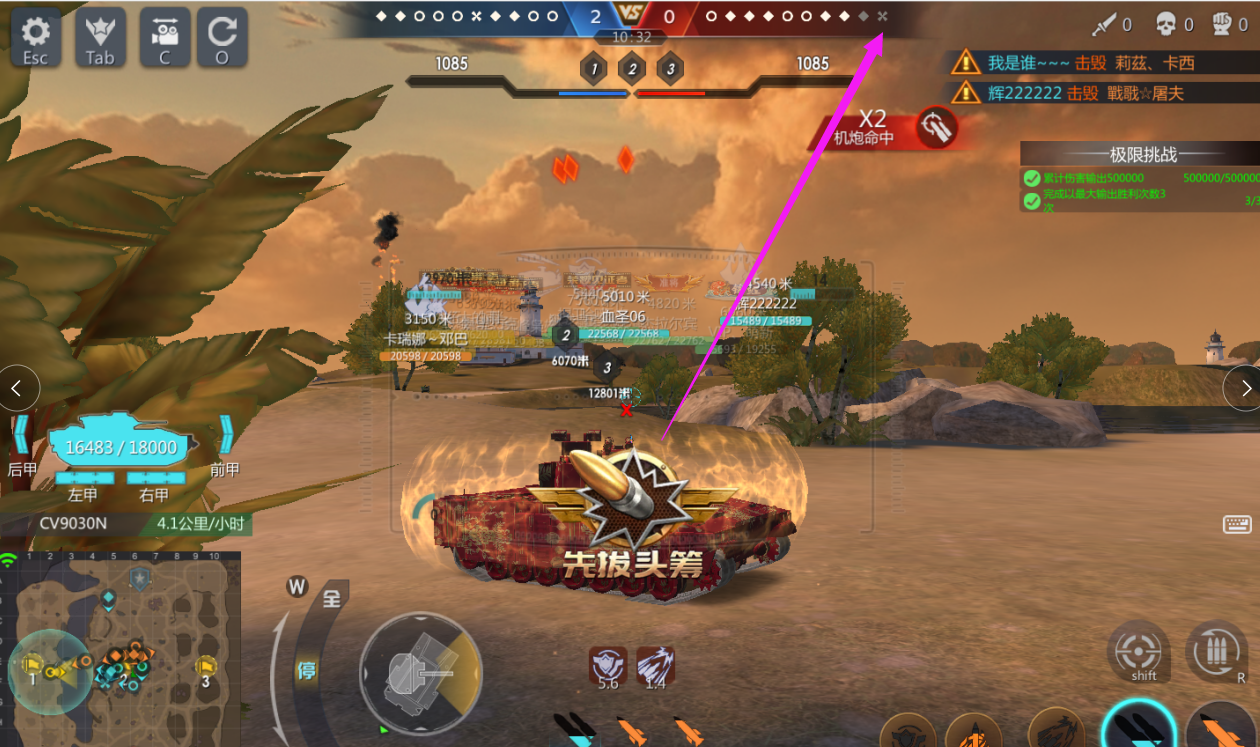Click the close X at scoreboard end
1260x747 pixels.
click(x=882, y=17)
